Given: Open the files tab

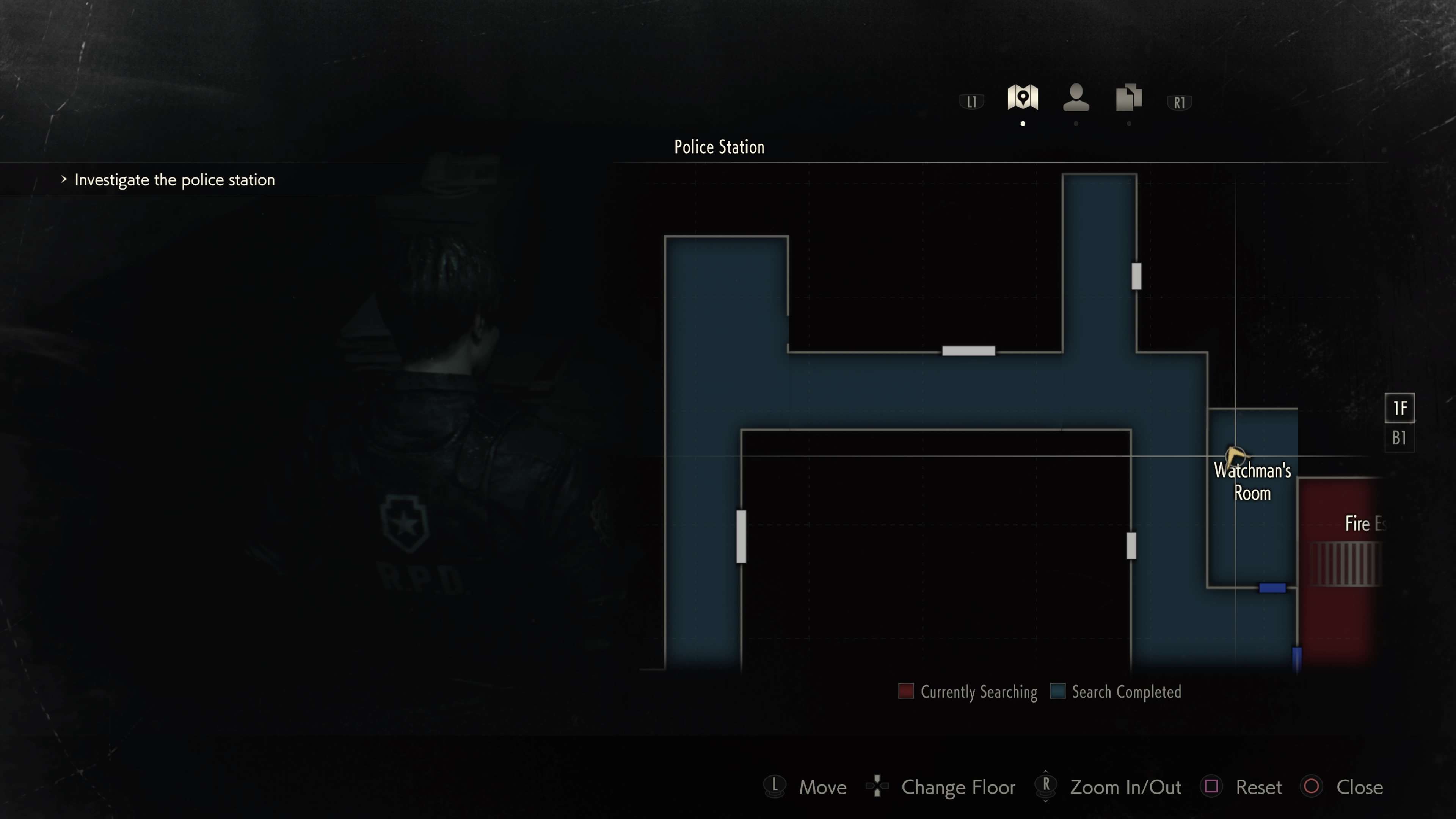Looking at the screenshot, I should pyautogui.click(x=1129, y=98).
